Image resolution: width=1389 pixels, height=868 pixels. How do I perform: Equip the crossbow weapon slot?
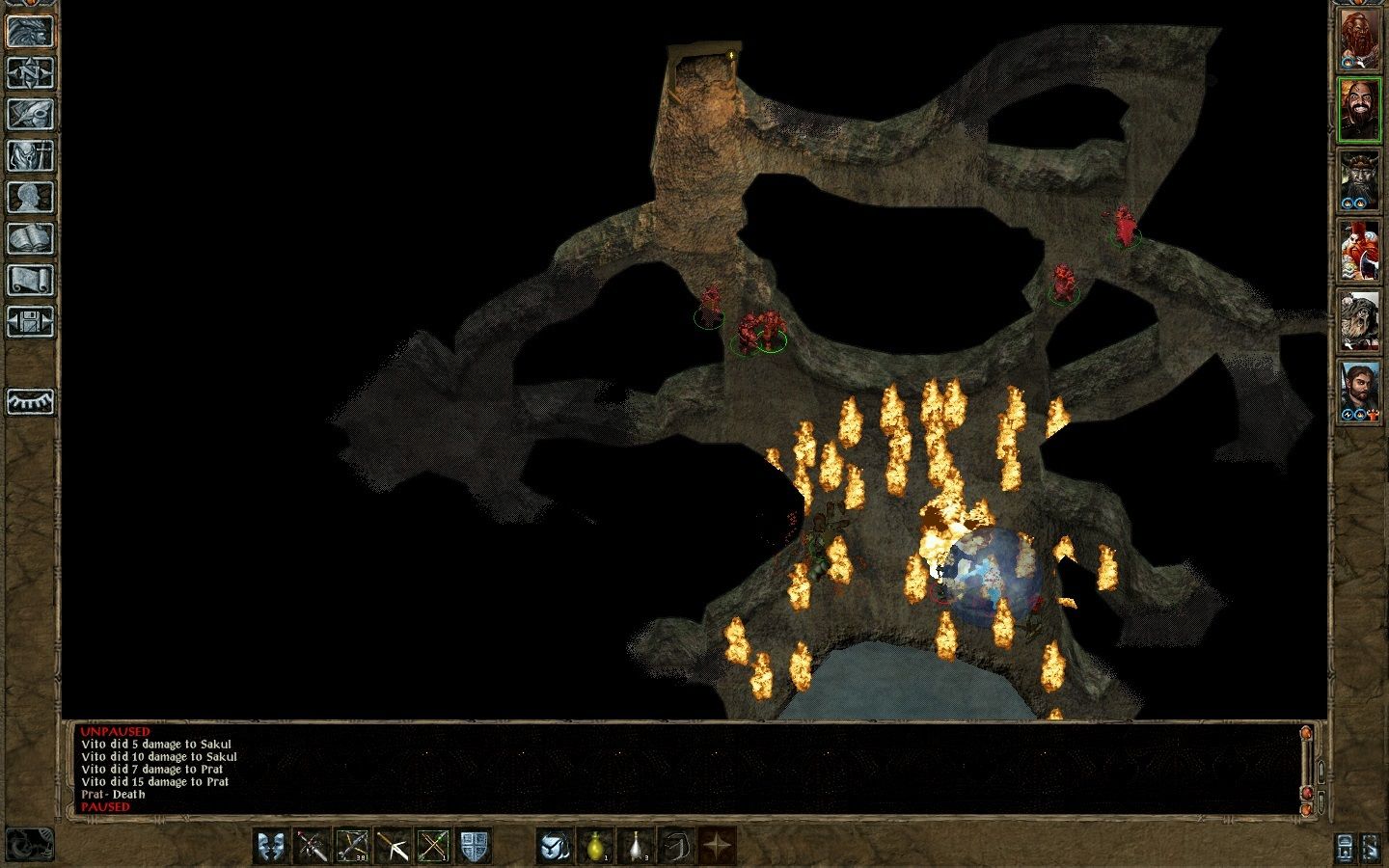[352, 846]
